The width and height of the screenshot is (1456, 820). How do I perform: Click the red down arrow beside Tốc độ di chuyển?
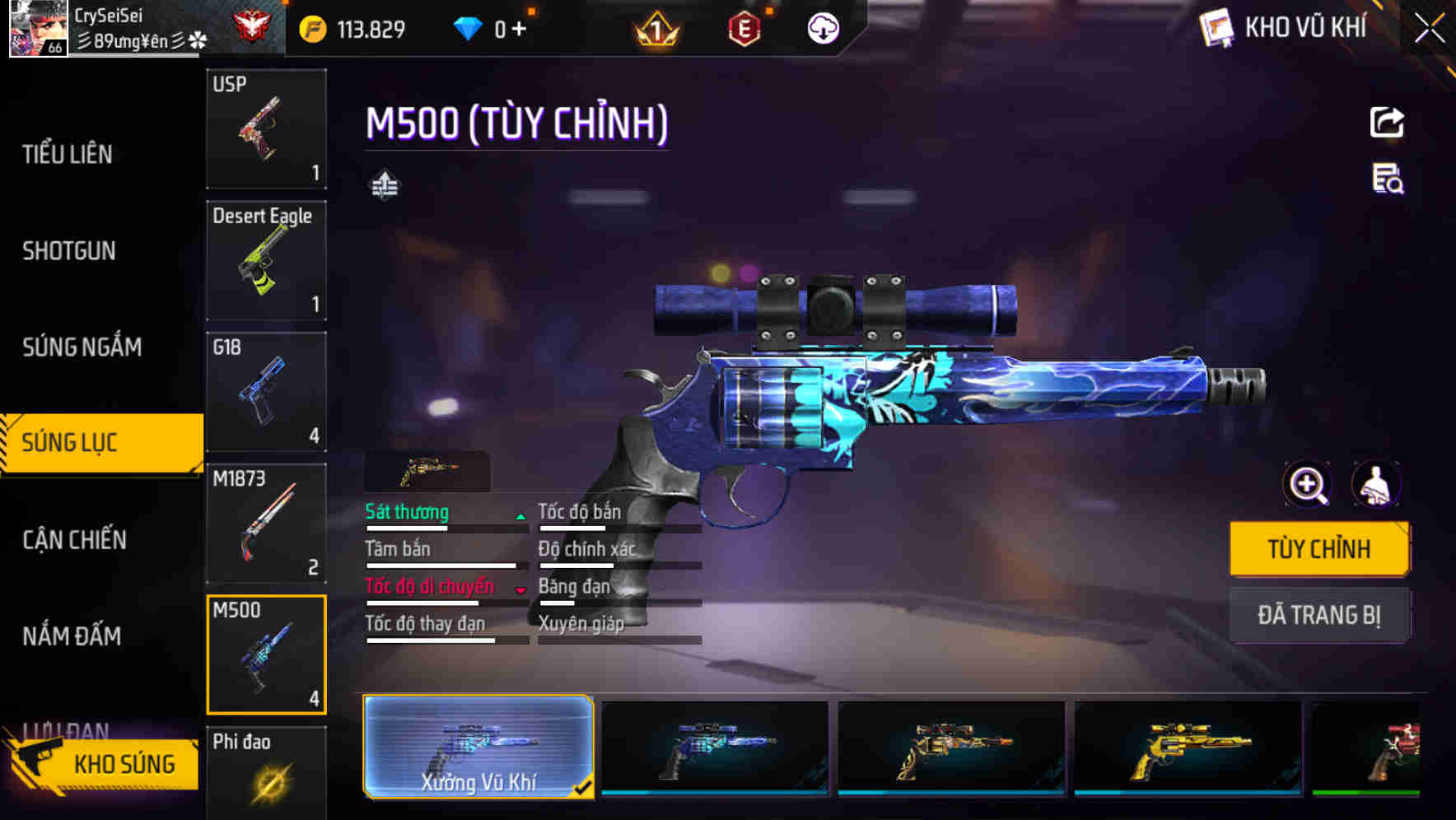coord(520,590)
